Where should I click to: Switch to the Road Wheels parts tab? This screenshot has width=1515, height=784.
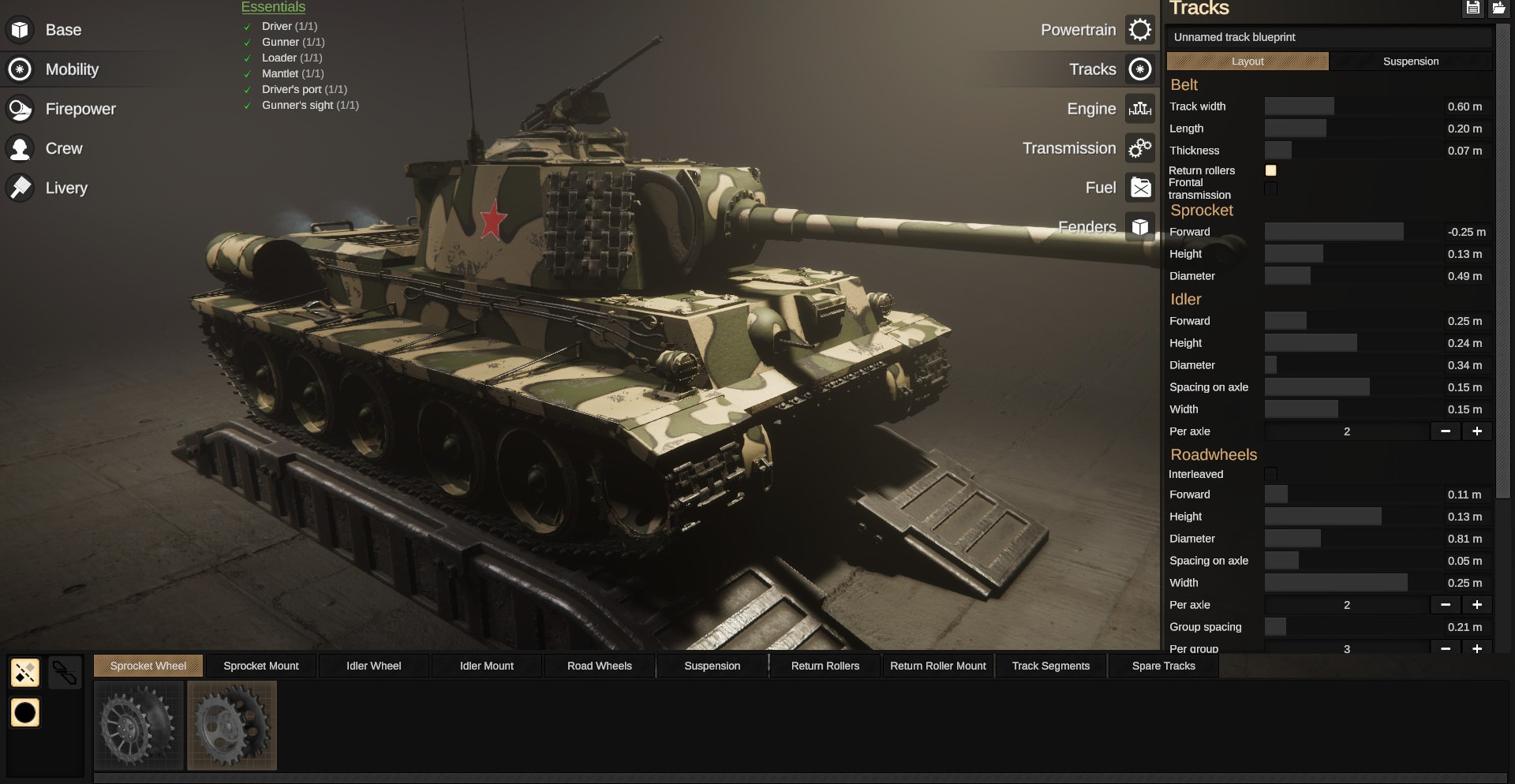[599, 666]
